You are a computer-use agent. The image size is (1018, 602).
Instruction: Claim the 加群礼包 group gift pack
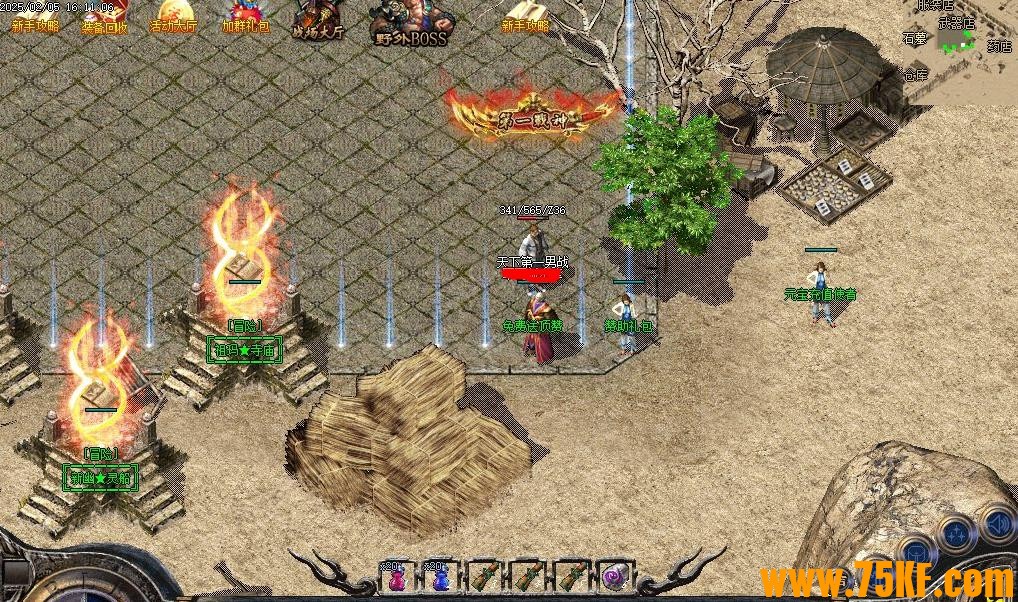point(245,19)
